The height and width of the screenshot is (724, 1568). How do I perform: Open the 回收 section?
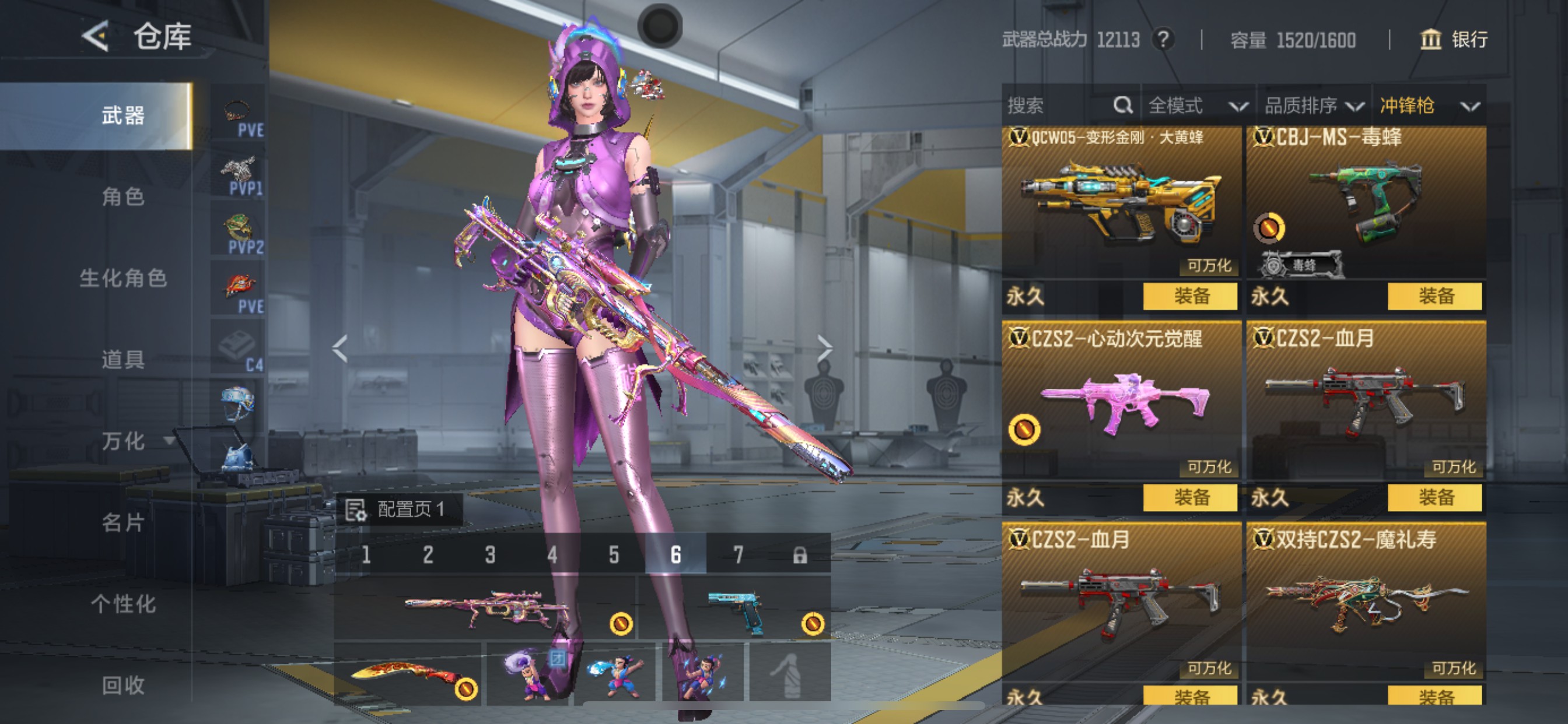[x=123, y=685]
